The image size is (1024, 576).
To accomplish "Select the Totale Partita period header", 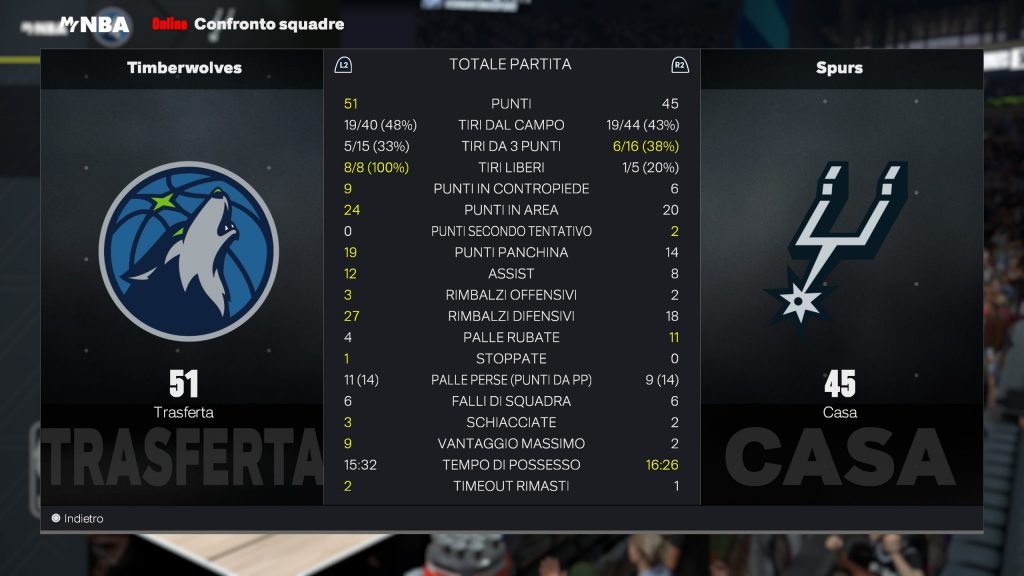I will [x=510, y=64].
